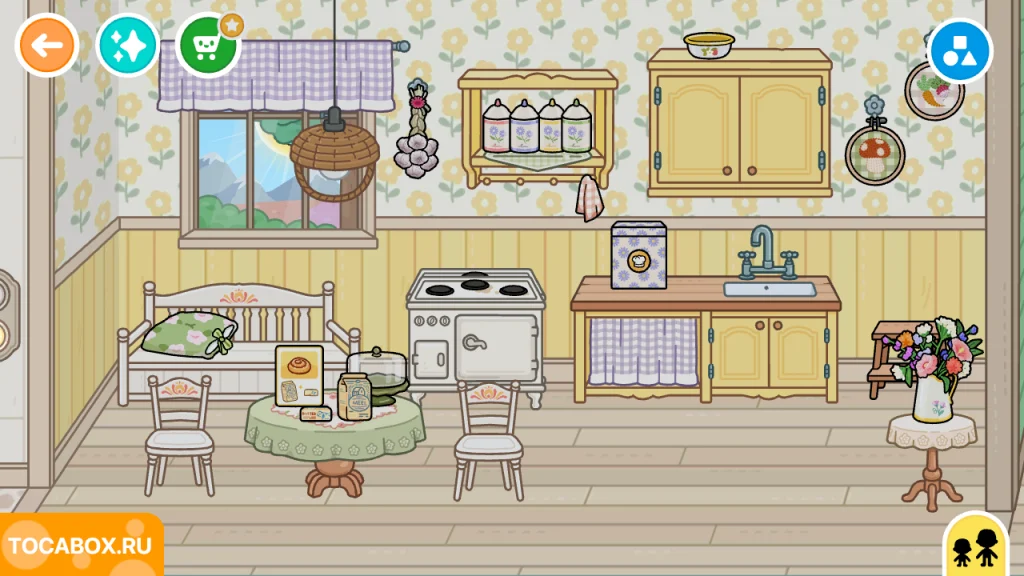This screenshot has width=1024, height=576.
Task: Open the blue shapes menu button
Action: pyautogui.click(x=959, y=51)
